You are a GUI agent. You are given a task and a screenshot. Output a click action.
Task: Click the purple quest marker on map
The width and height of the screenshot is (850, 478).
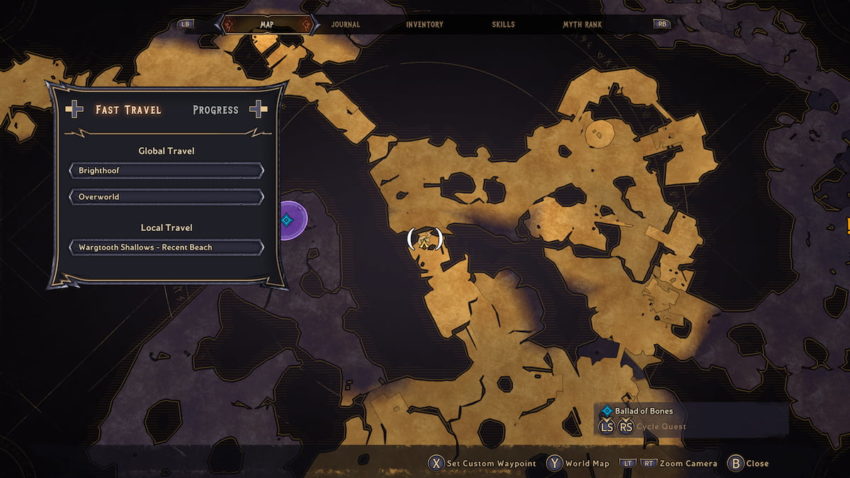click(x=287, y=220)
